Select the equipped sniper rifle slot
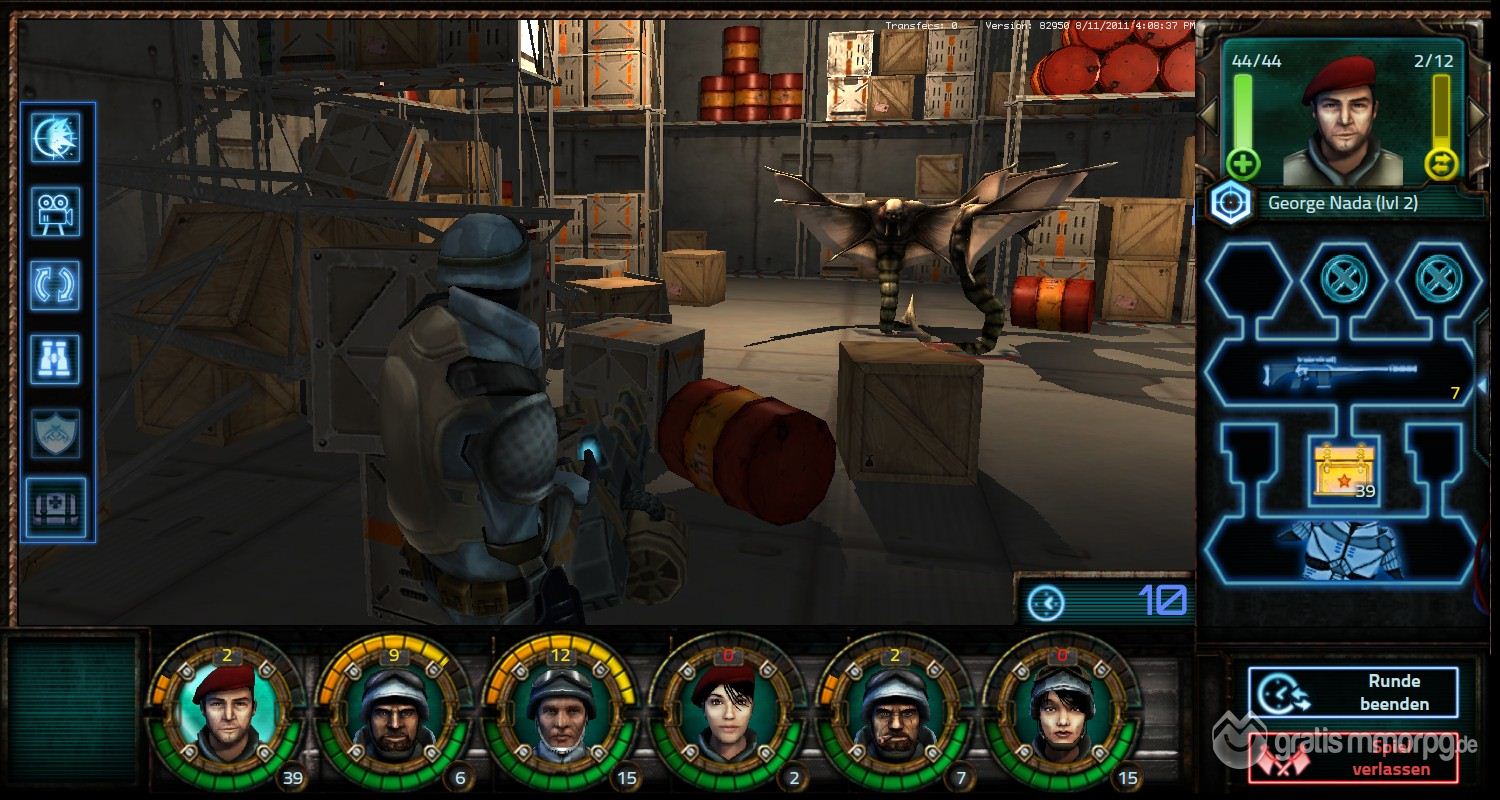 pyautogui.click(x=1338, y=375)
